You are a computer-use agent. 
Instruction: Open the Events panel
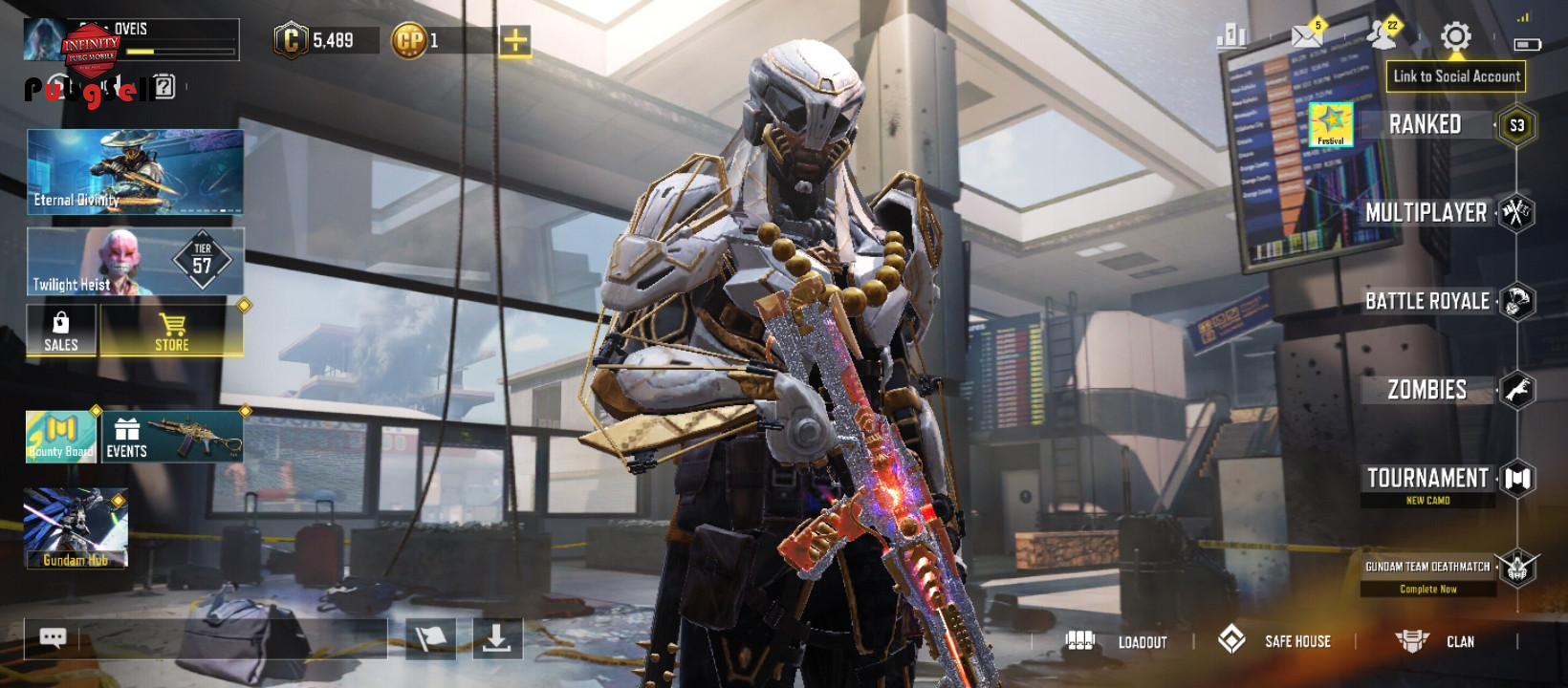172,437
